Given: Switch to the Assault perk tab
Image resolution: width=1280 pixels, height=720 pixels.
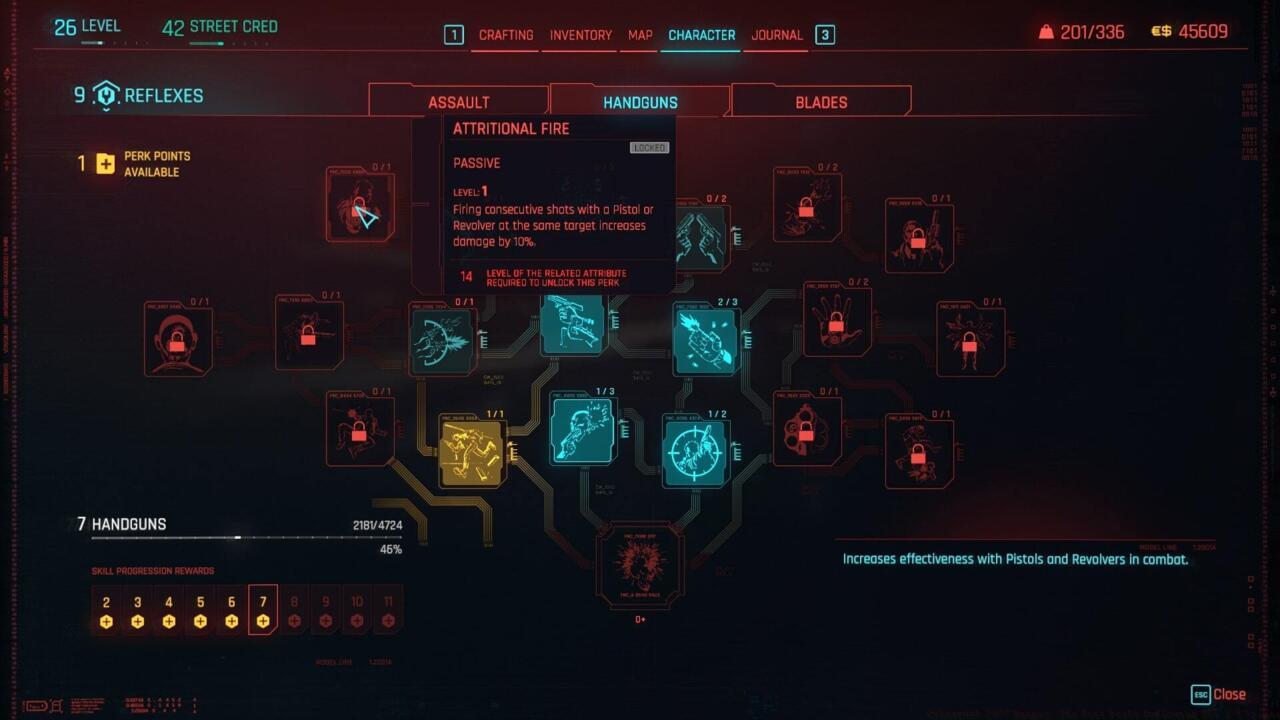Looking at the screenshot, I should pyautogui.click(x=459, y=101).
